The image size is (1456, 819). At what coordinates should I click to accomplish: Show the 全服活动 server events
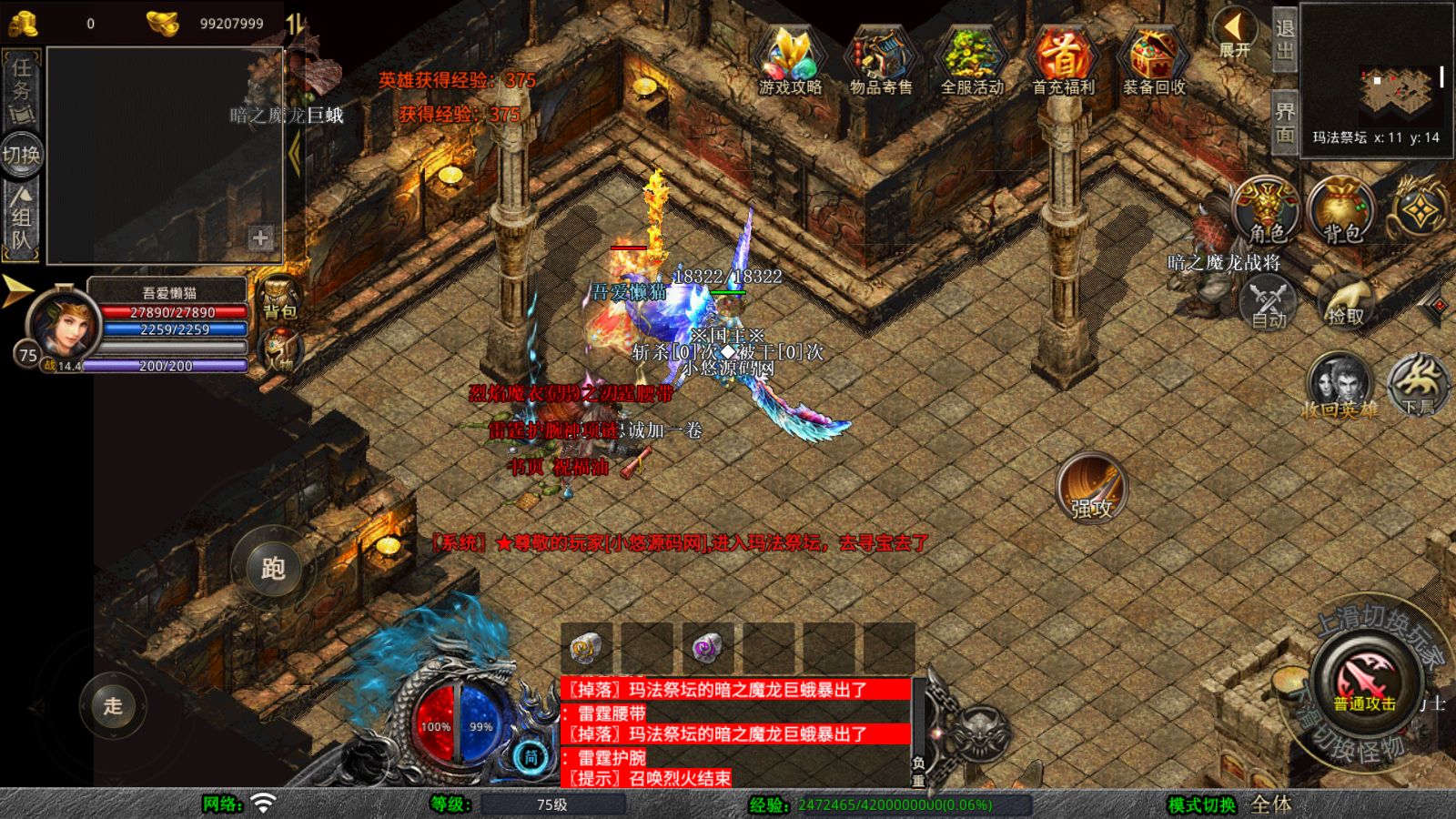(971, 60)
